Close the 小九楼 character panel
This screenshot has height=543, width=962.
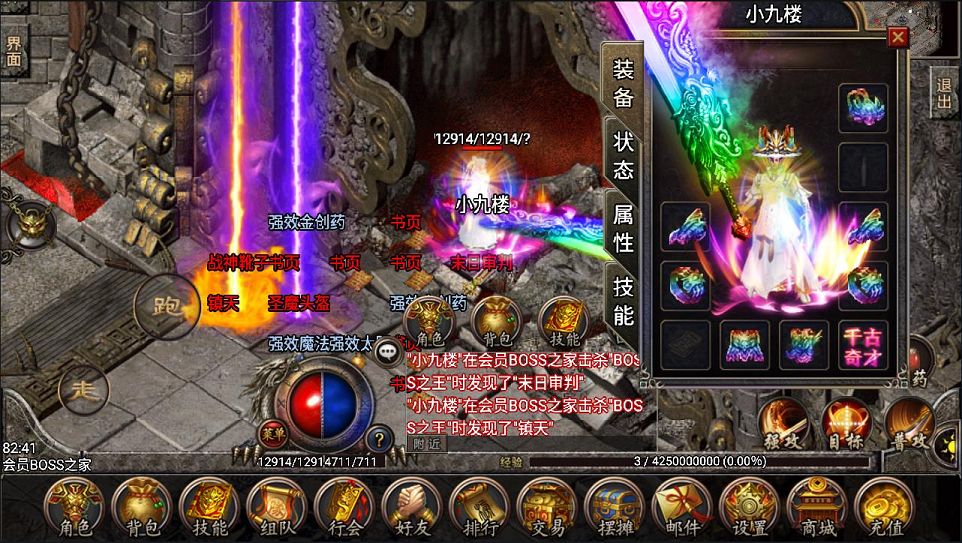click(x=898, y=38)
